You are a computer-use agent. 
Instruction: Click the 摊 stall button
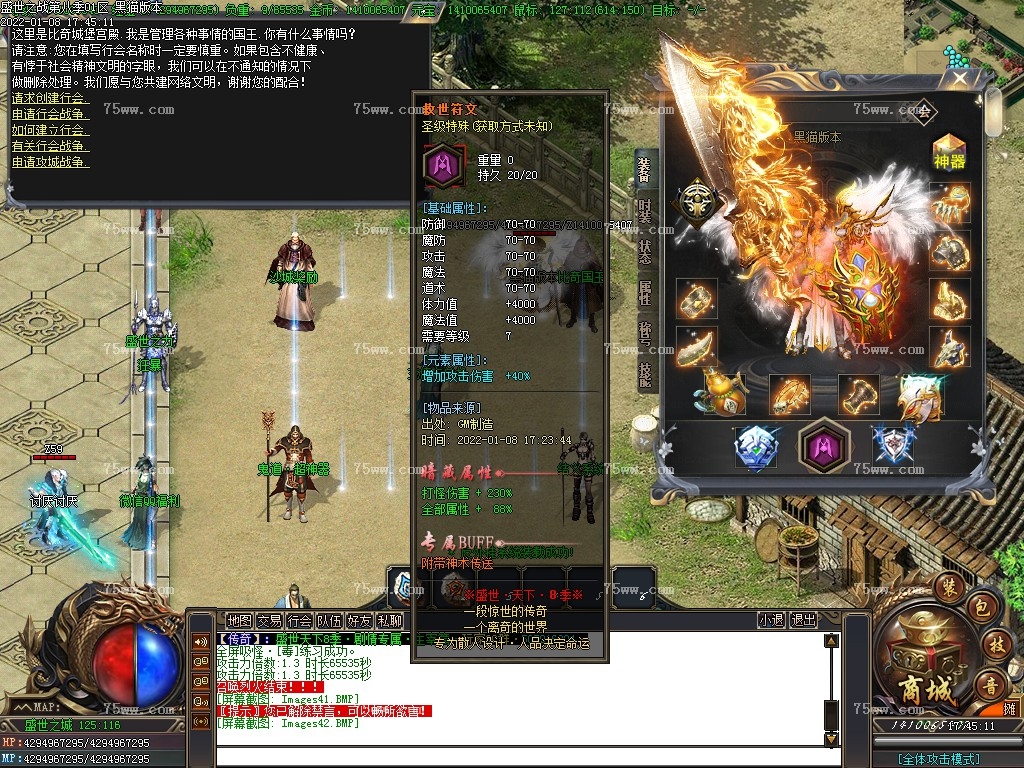pos(1011,707)
